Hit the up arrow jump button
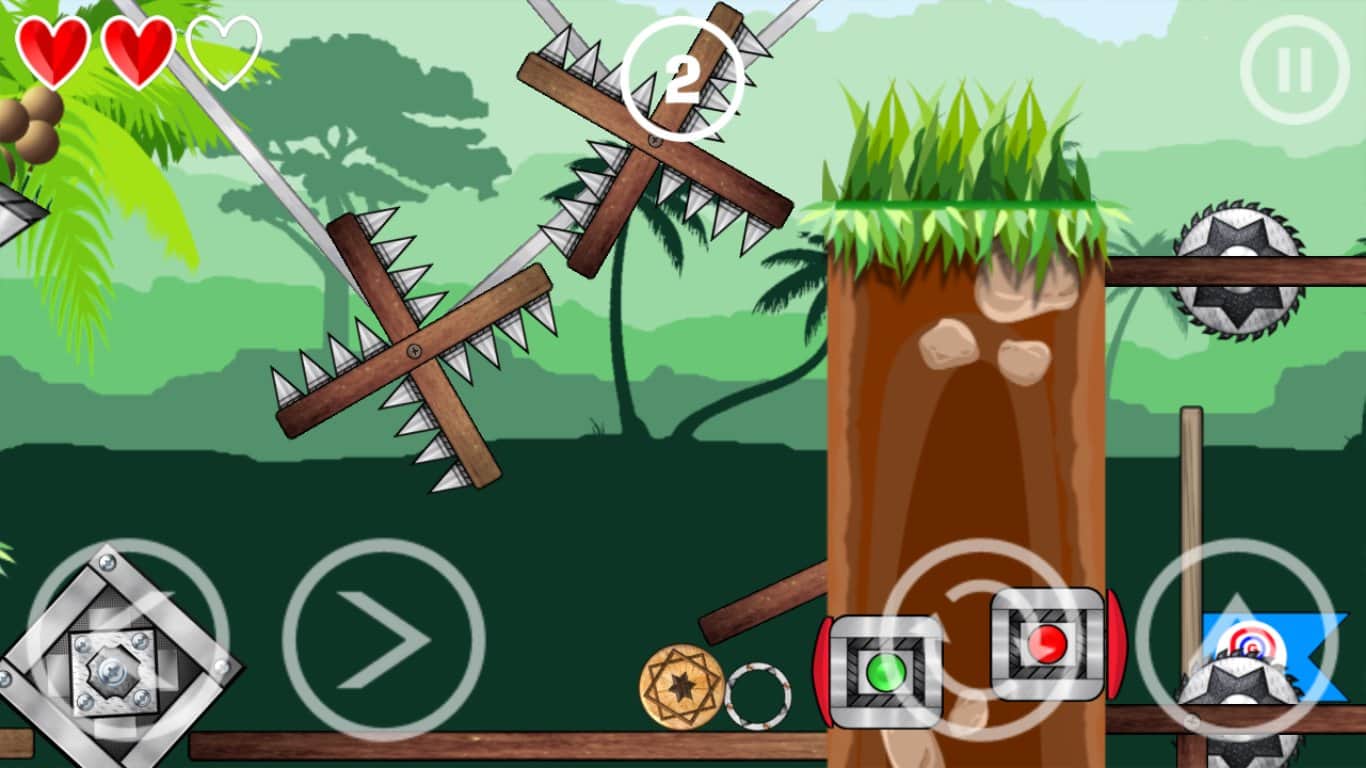Screen dimensions: 1366x768 pos(1236,640)
